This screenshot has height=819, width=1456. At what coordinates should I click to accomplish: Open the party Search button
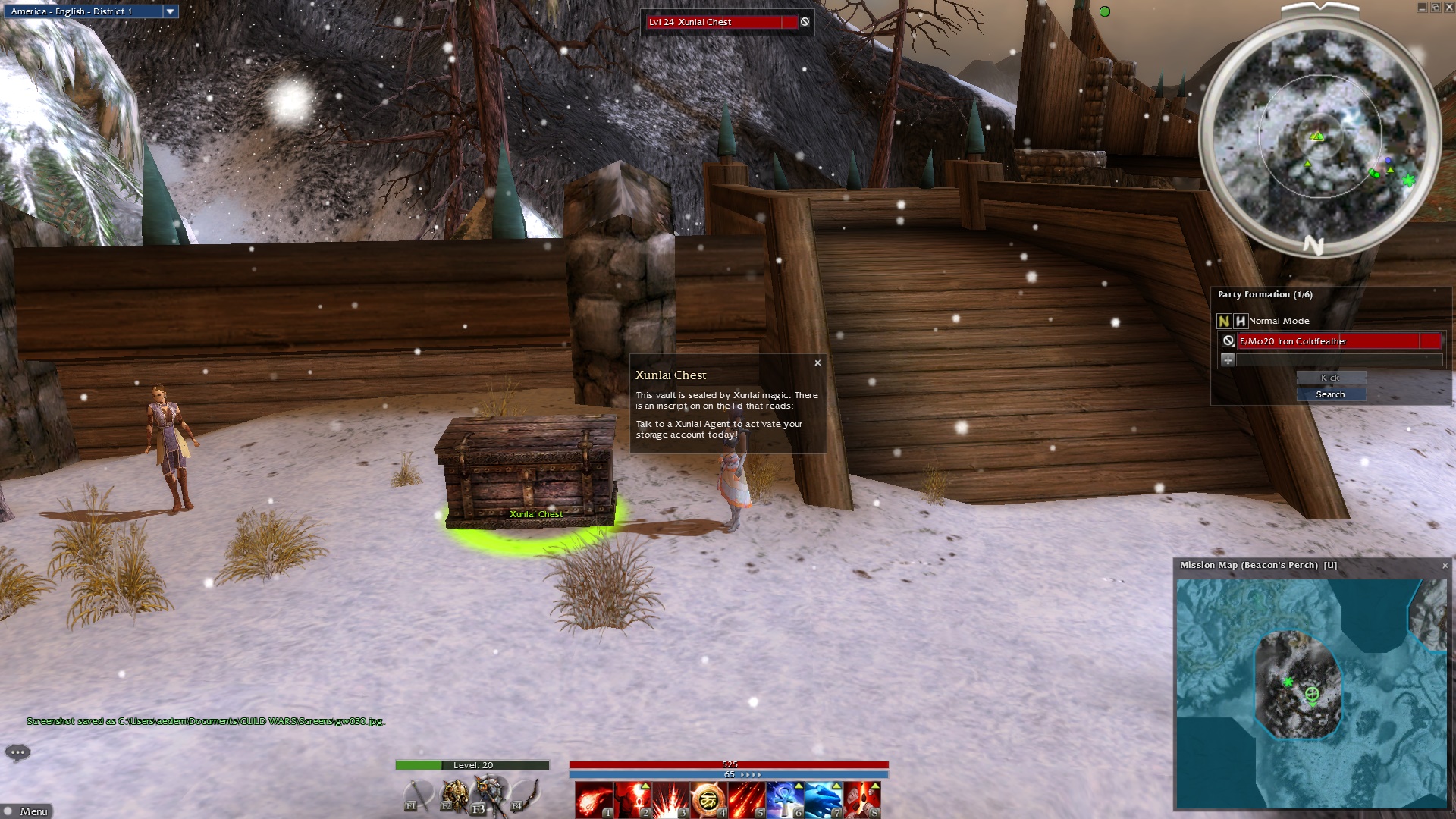point(1330,394)
